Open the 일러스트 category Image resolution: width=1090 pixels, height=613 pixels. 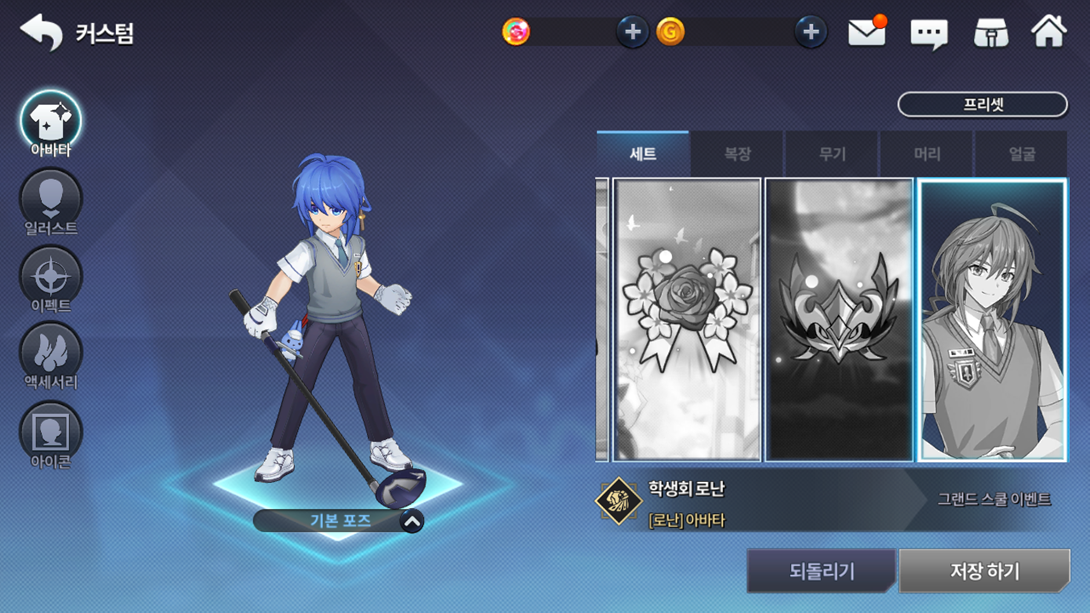50,202
